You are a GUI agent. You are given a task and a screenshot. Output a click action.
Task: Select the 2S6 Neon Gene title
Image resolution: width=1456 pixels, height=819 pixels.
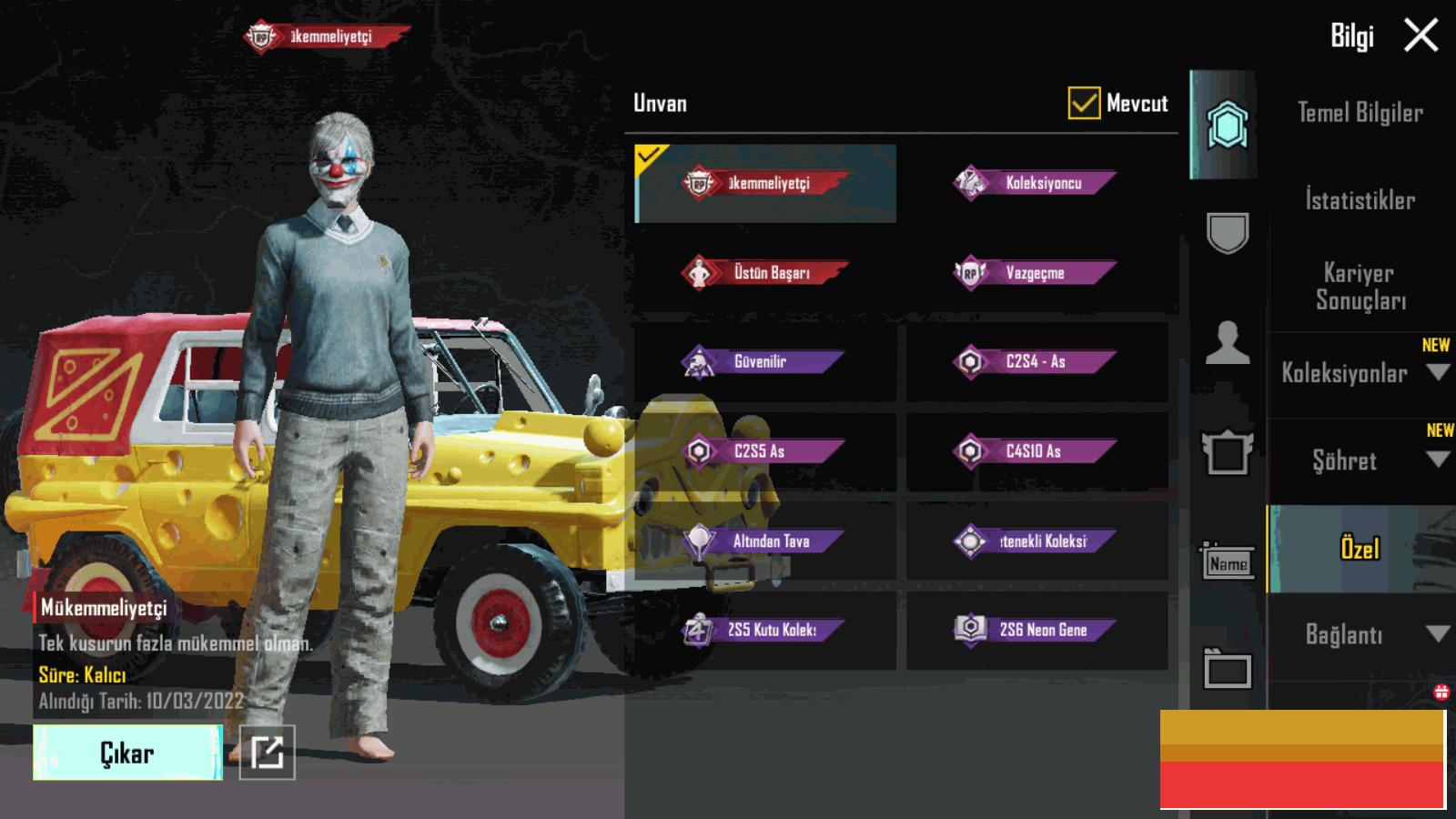[1036, 630]
